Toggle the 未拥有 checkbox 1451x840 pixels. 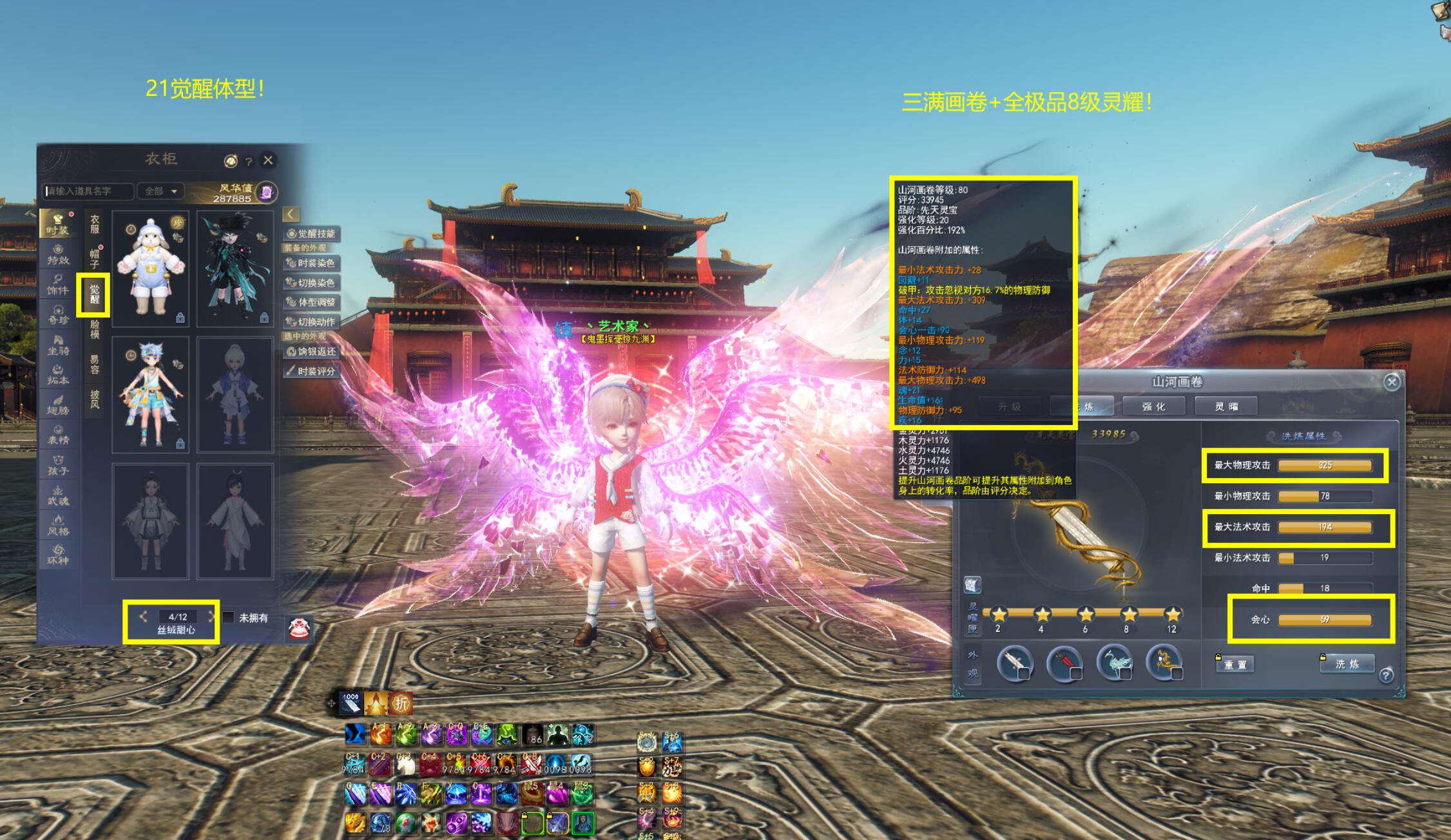229,617
